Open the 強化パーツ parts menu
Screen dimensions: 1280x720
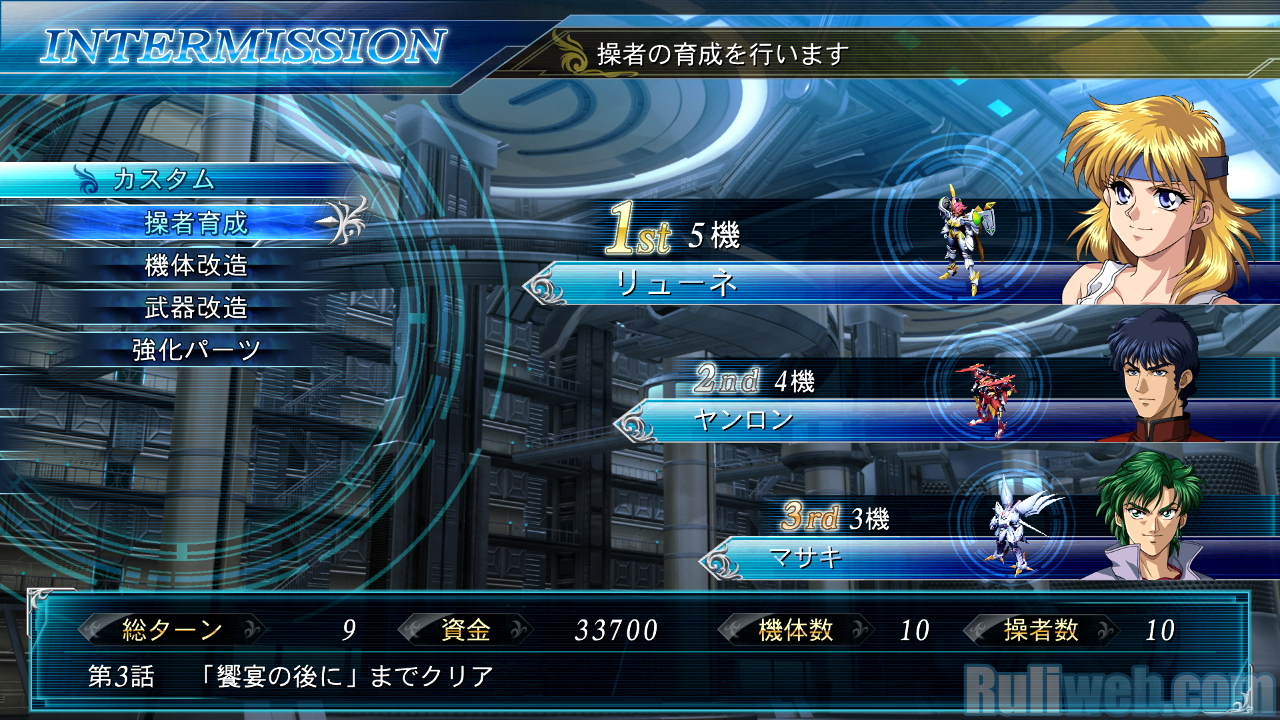[196, 350]
